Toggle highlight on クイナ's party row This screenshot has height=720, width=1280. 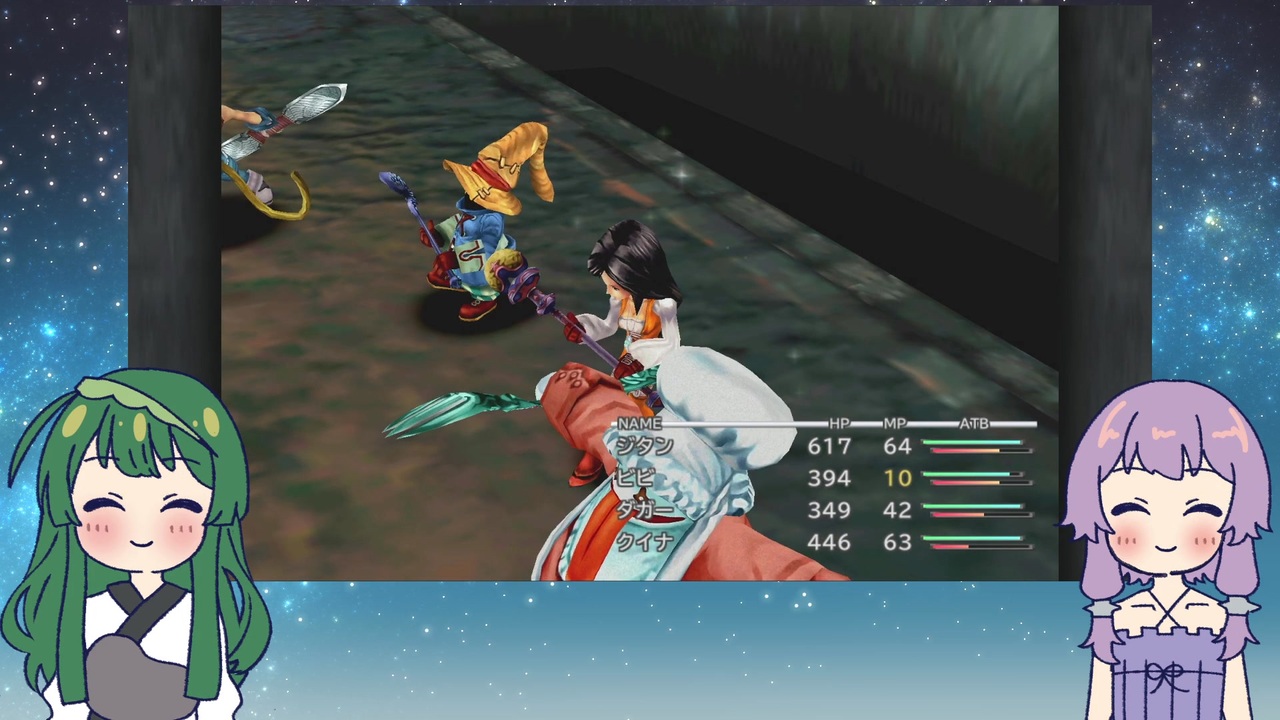pyautogui.click(x=645, y=542)
